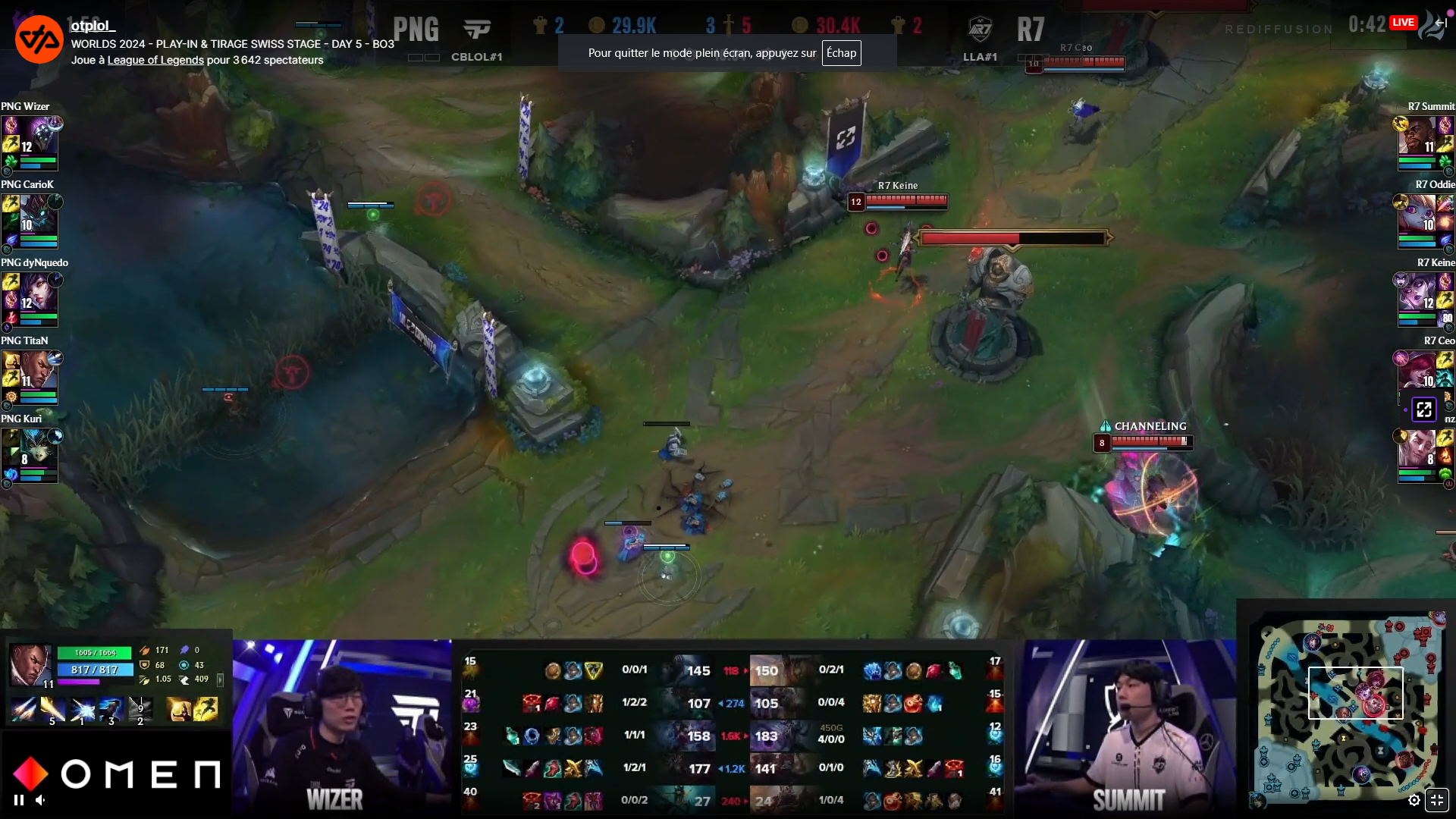Viewport: 1456px width, 819px height.
Task: Mute the stream volume
Action: click(x=41, y=799)
